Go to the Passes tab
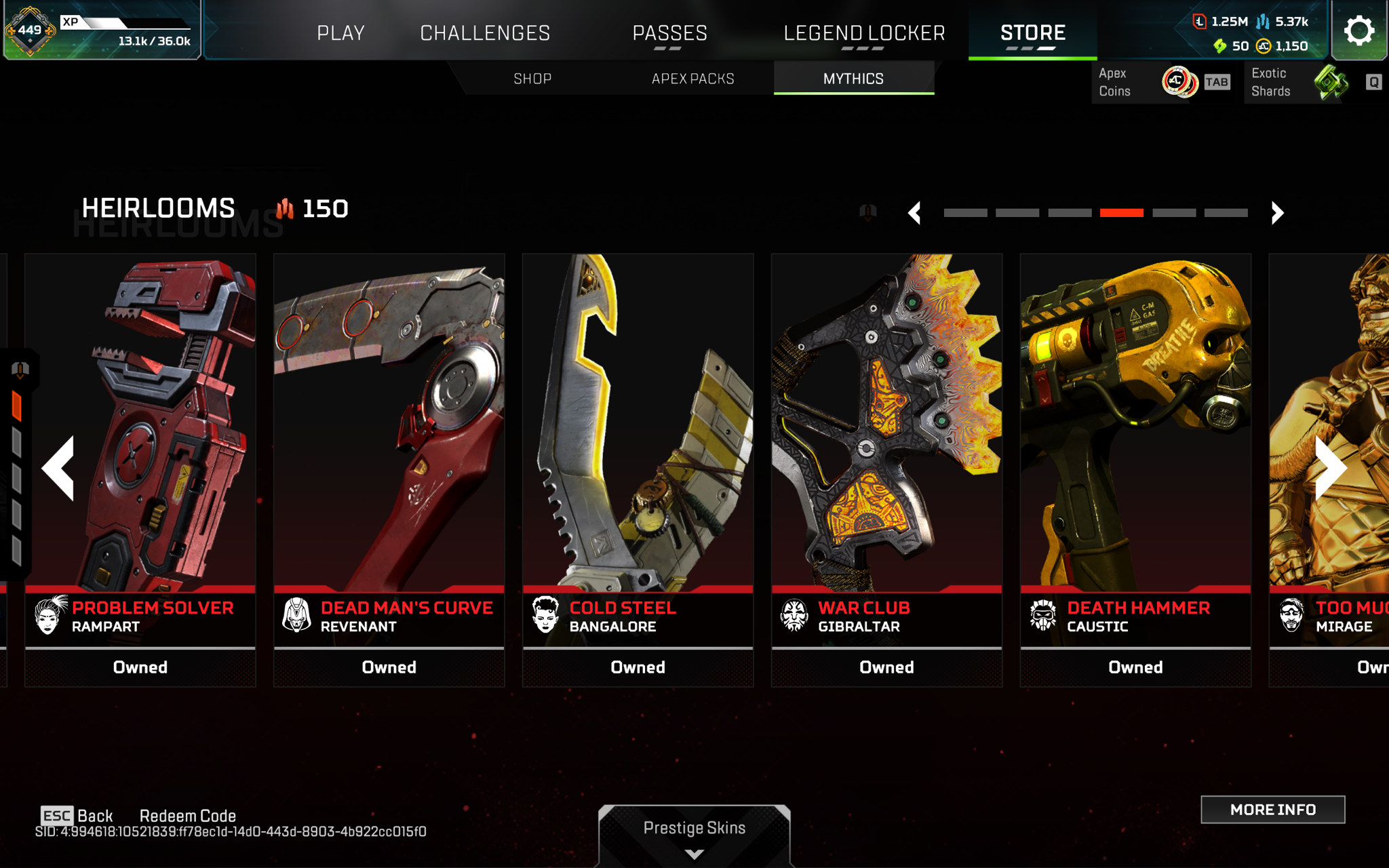 pyautogui.click(x=669, y=33)
